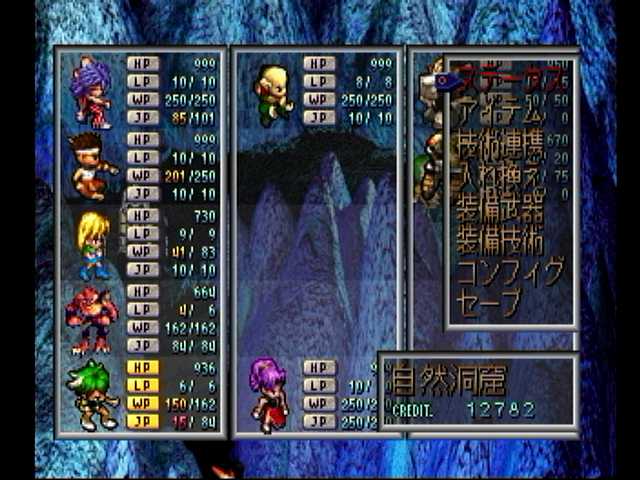Select the blonde character with 730 HP

coord(93,243)
